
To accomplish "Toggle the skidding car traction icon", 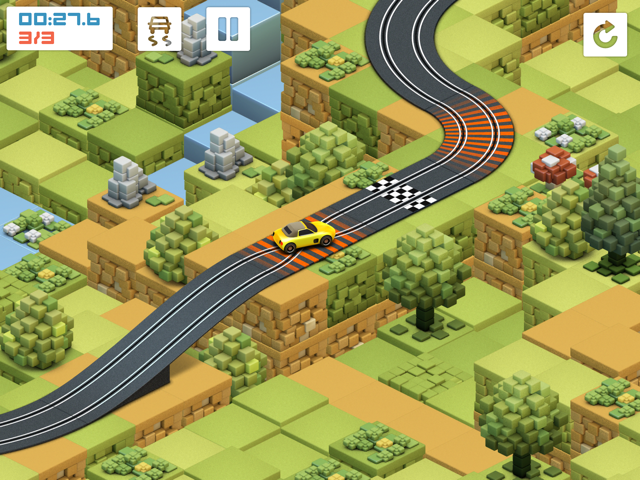I will coord(159,28).
